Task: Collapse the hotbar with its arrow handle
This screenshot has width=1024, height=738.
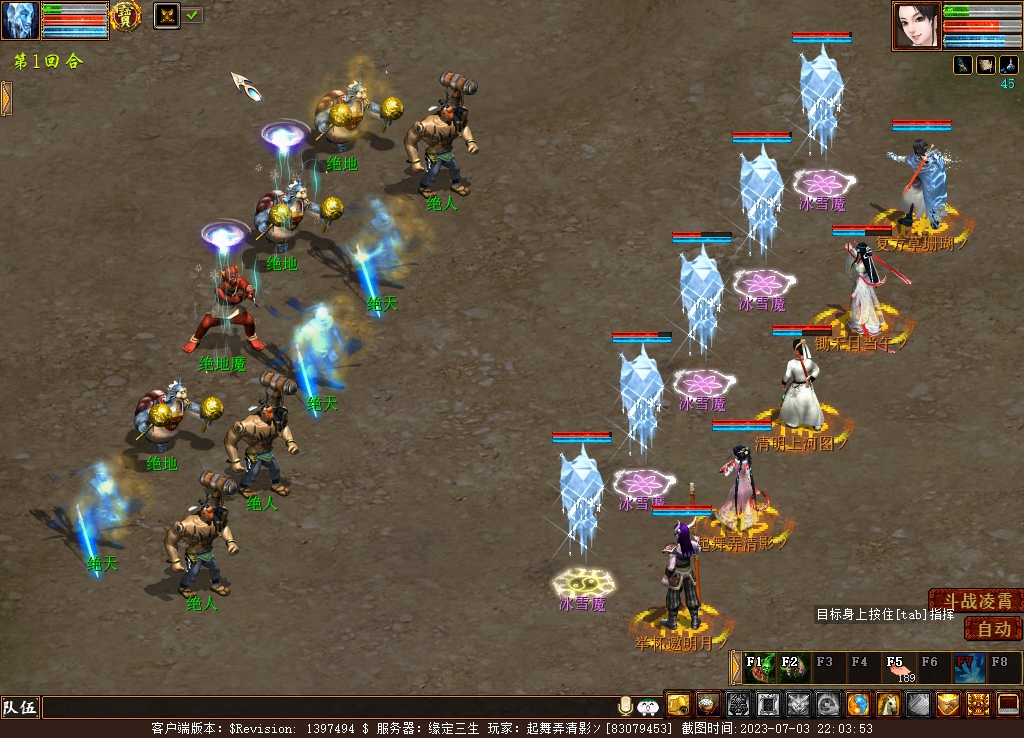Action: click(736, 667)
